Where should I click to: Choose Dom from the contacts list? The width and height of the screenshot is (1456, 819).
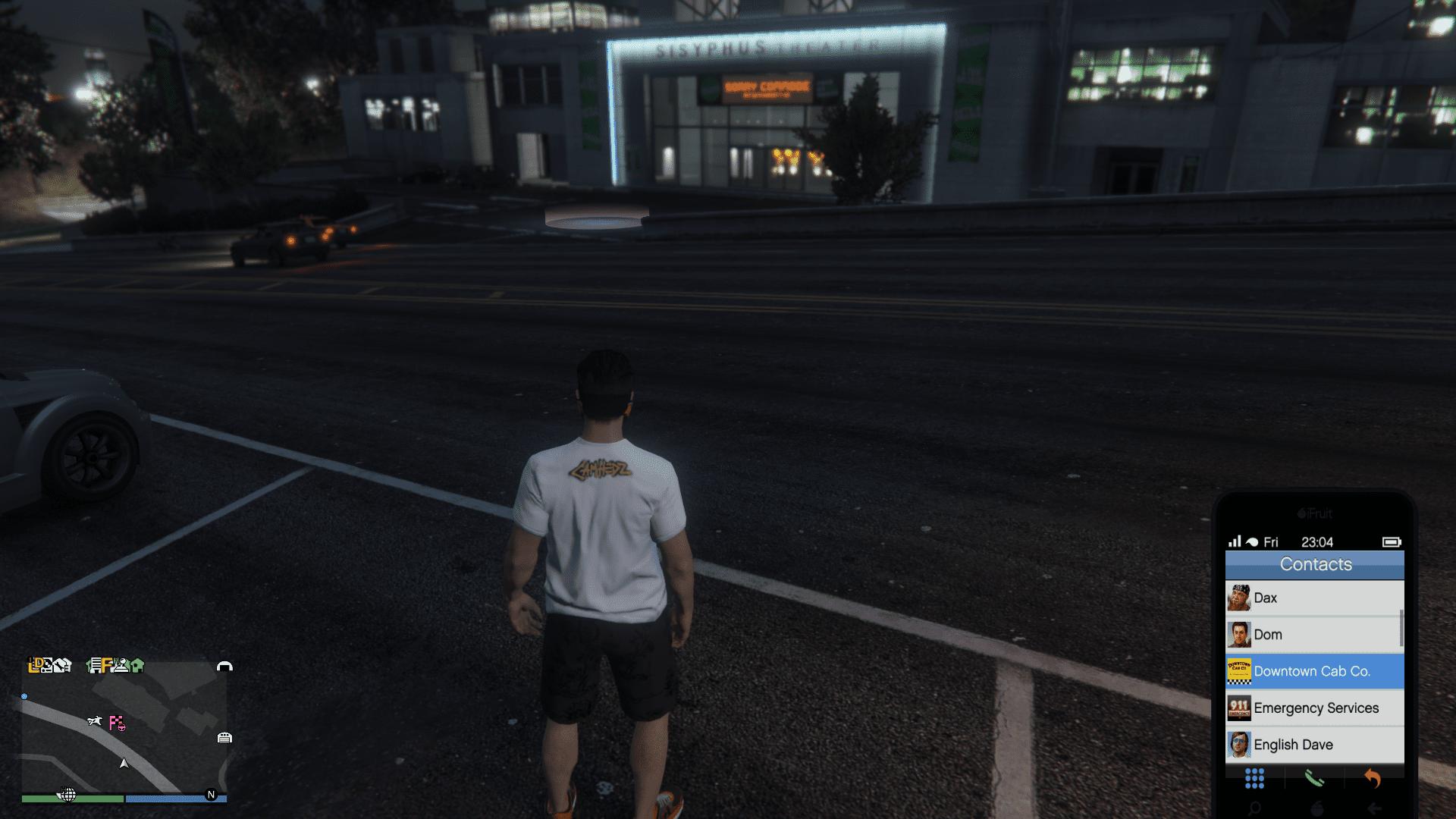click(x=1314, y=635)
